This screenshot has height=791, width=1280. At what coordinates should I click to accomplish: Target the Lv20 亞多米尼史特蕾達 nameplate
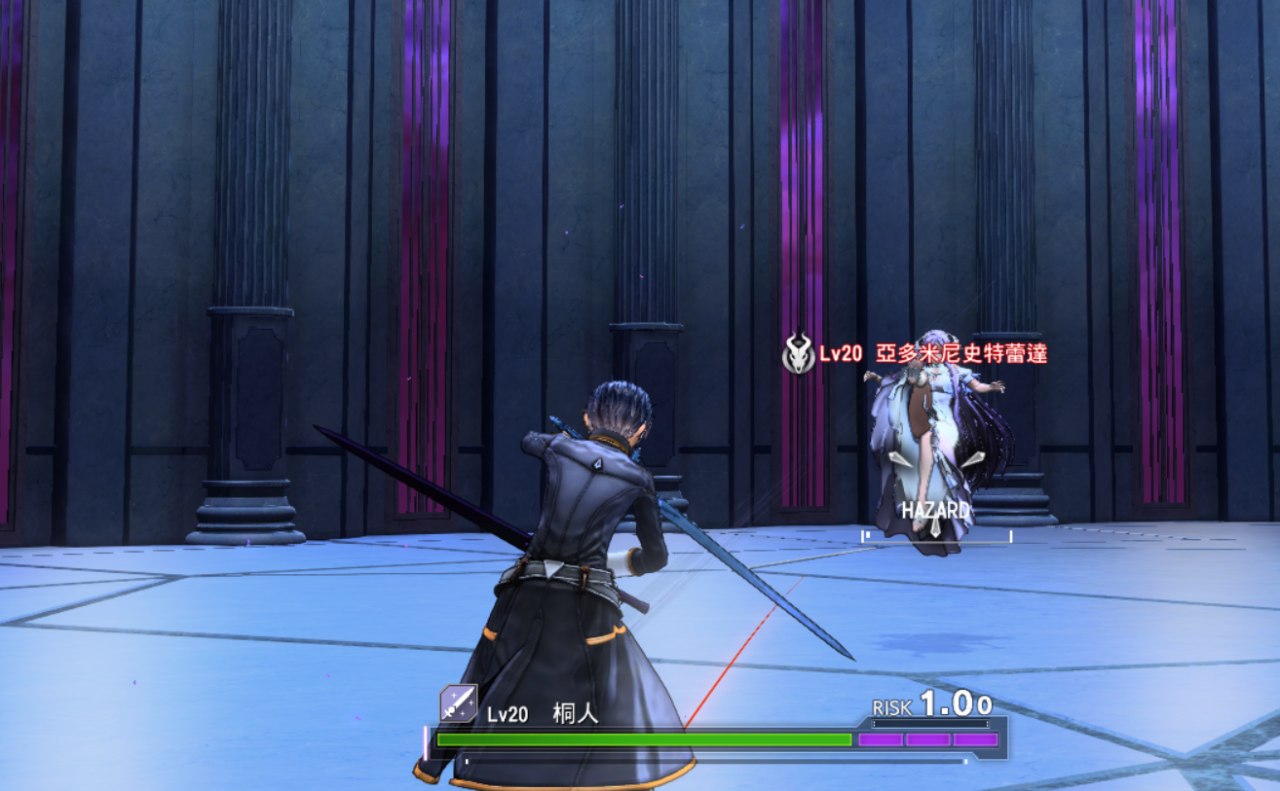(x=933, y=353)
